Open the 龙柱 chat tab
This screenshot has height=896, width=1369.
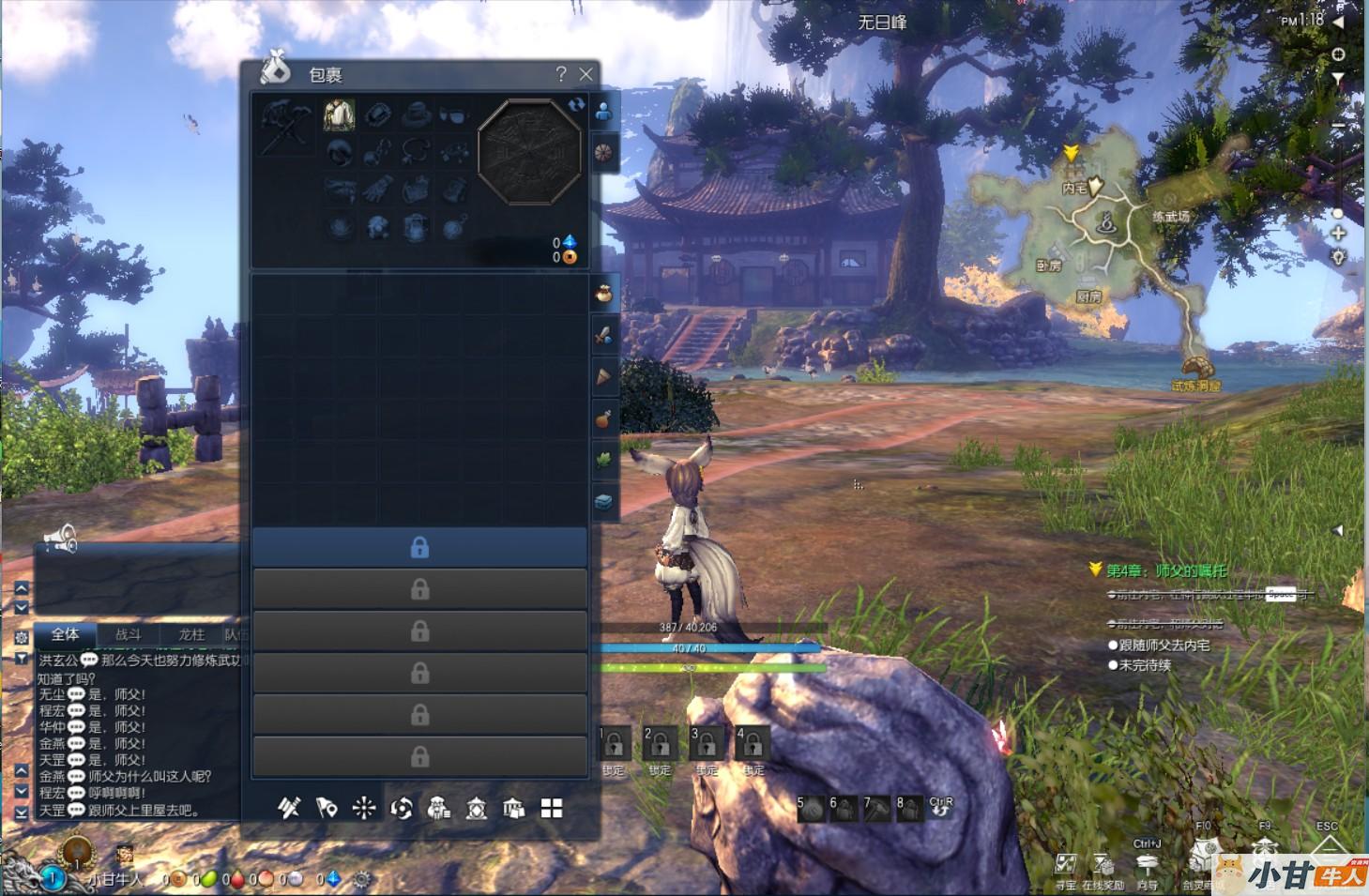(x=191, y=634)
